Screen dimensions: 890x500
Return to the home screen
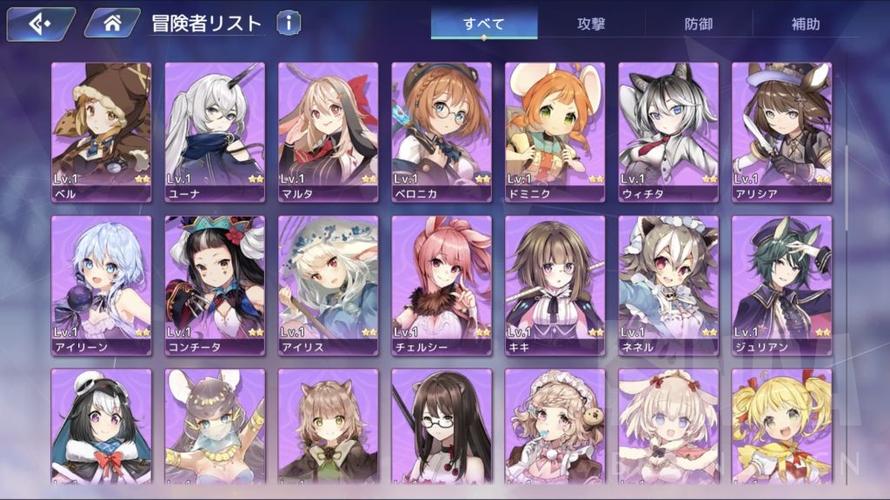click(112, 23)
